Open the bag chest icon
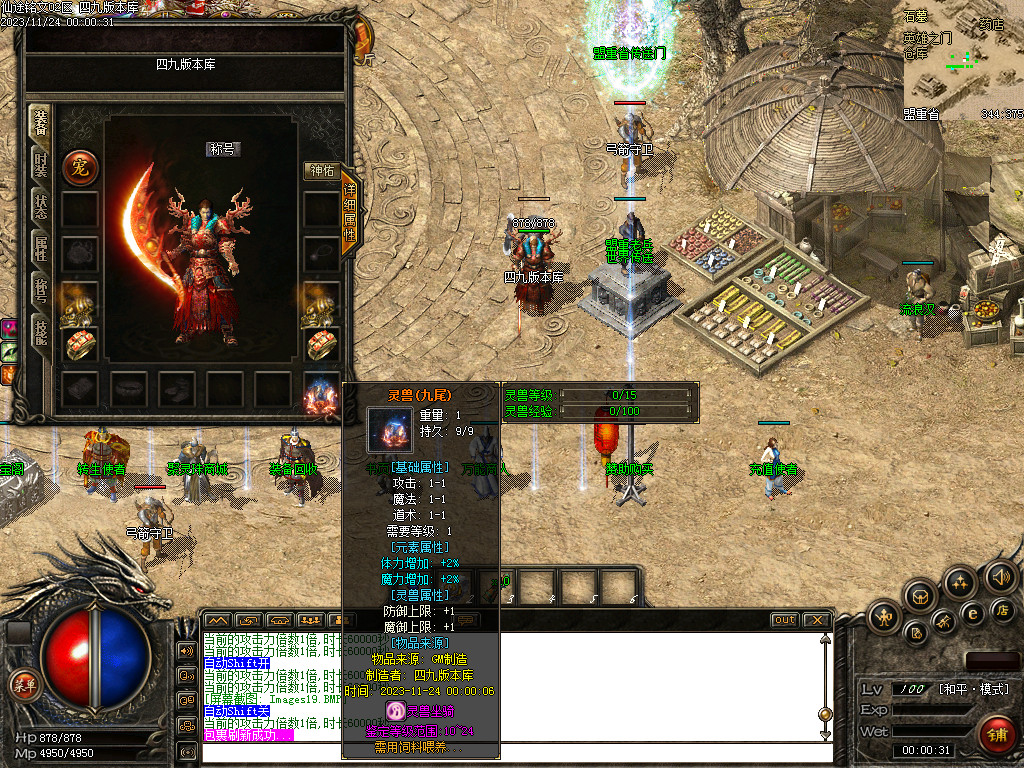 click(920, 597)
